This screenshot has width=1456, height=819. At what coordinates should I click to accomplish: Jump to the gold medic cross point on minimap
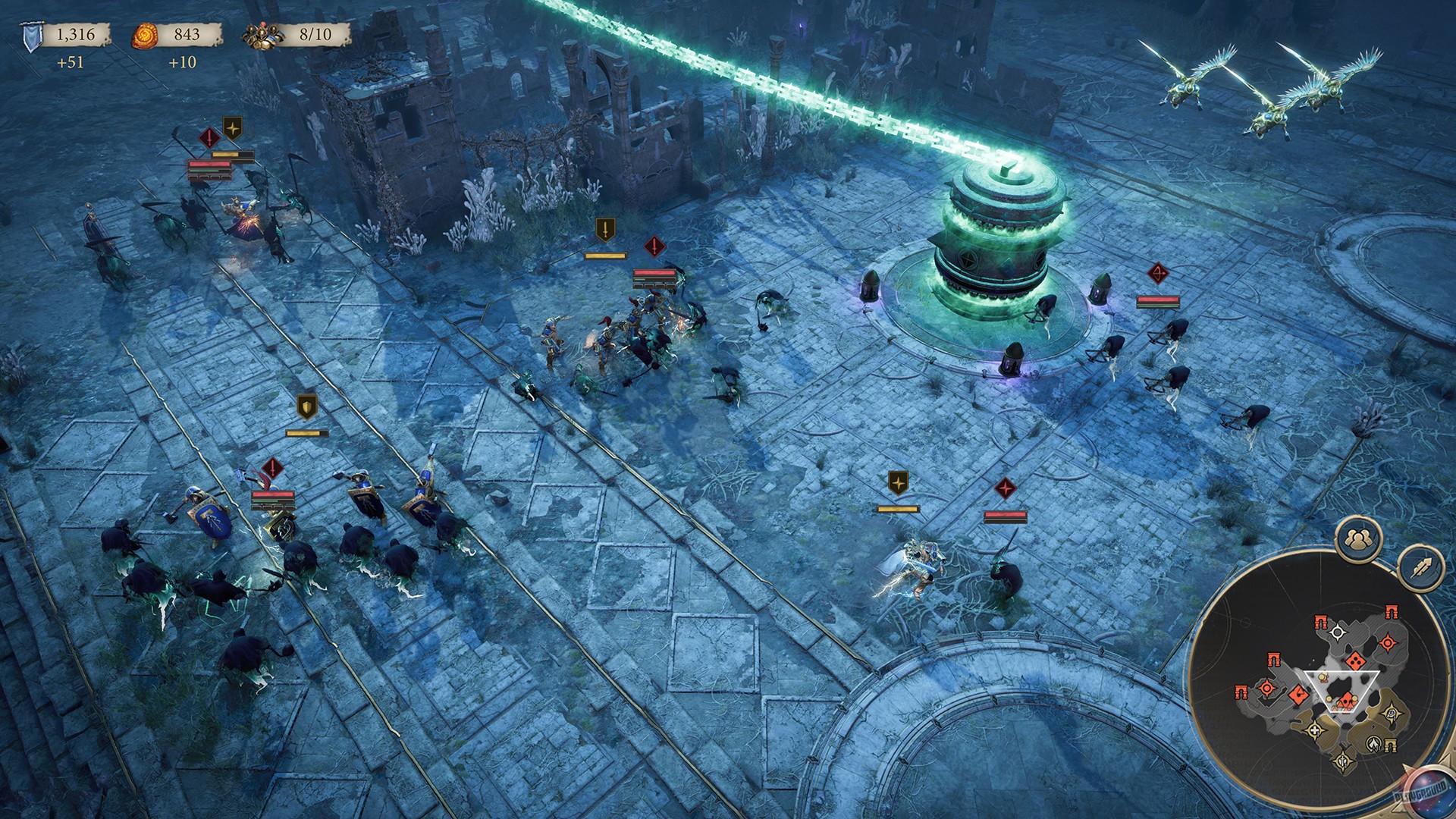click(x=1315, y=730)
